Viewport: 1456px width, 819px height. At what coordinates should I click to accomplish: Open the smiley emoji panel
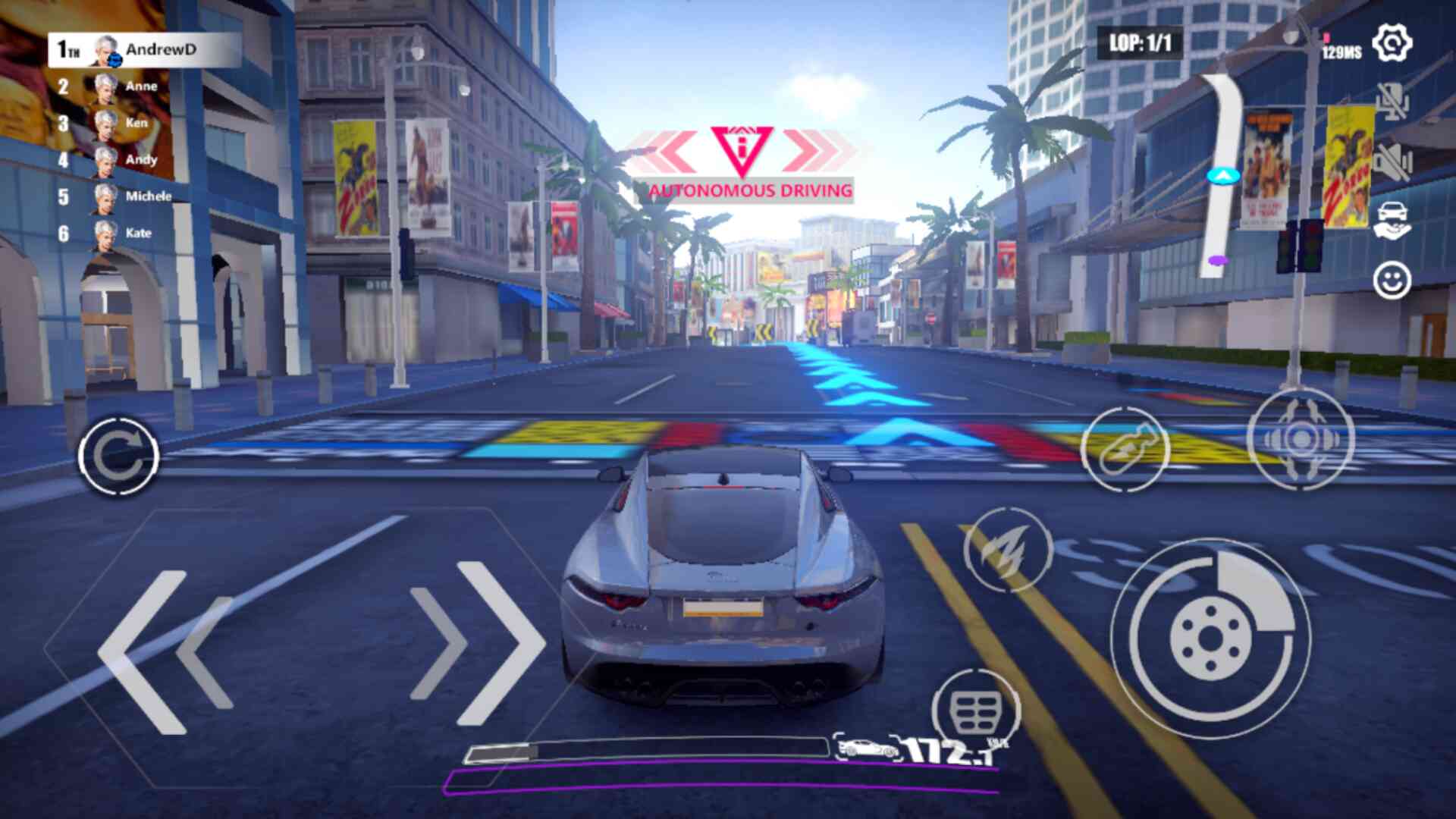tap(1392, 281)
